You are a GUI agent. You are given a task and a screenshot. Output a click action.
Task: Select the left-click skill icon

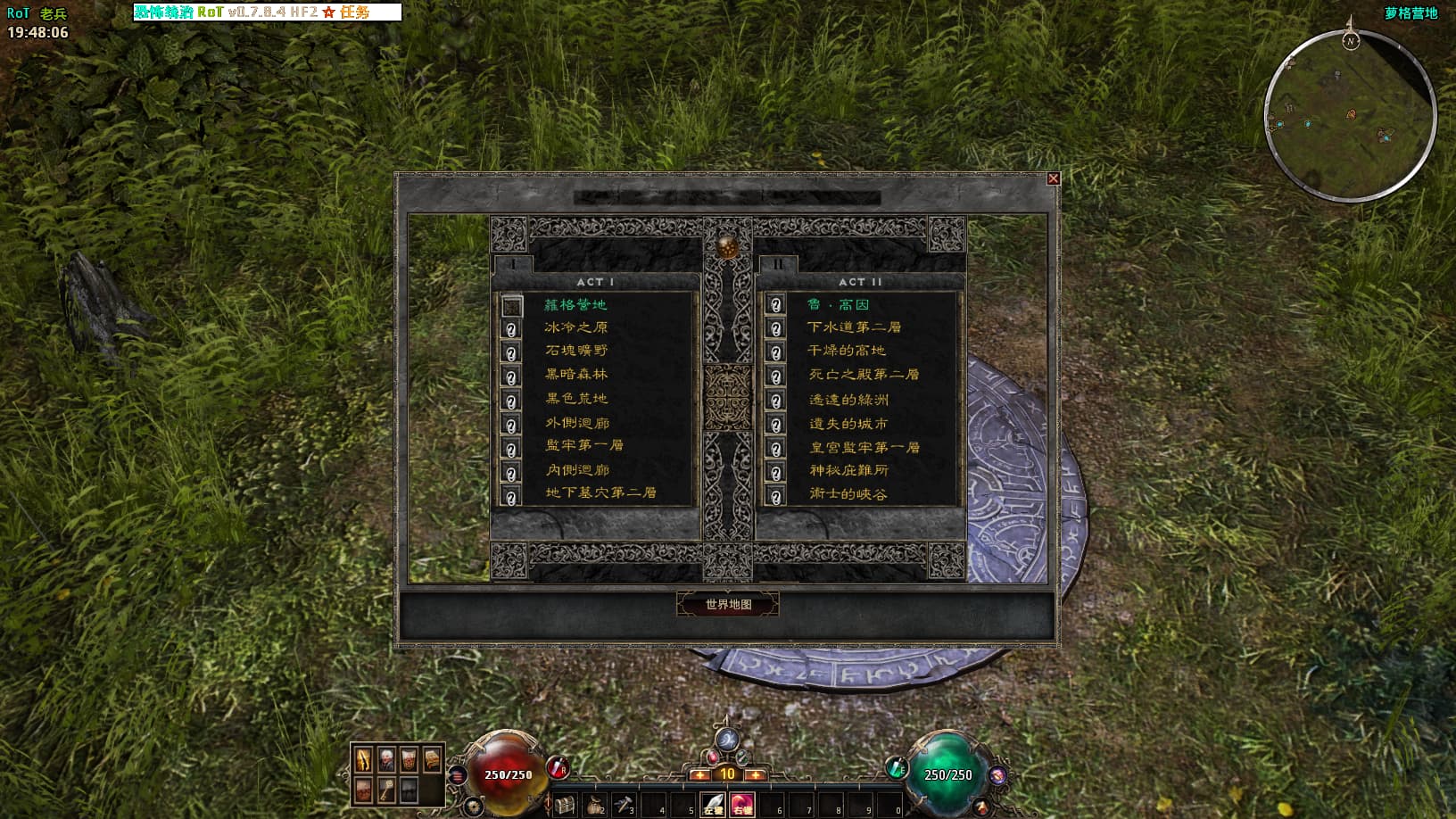coord(713,805)
